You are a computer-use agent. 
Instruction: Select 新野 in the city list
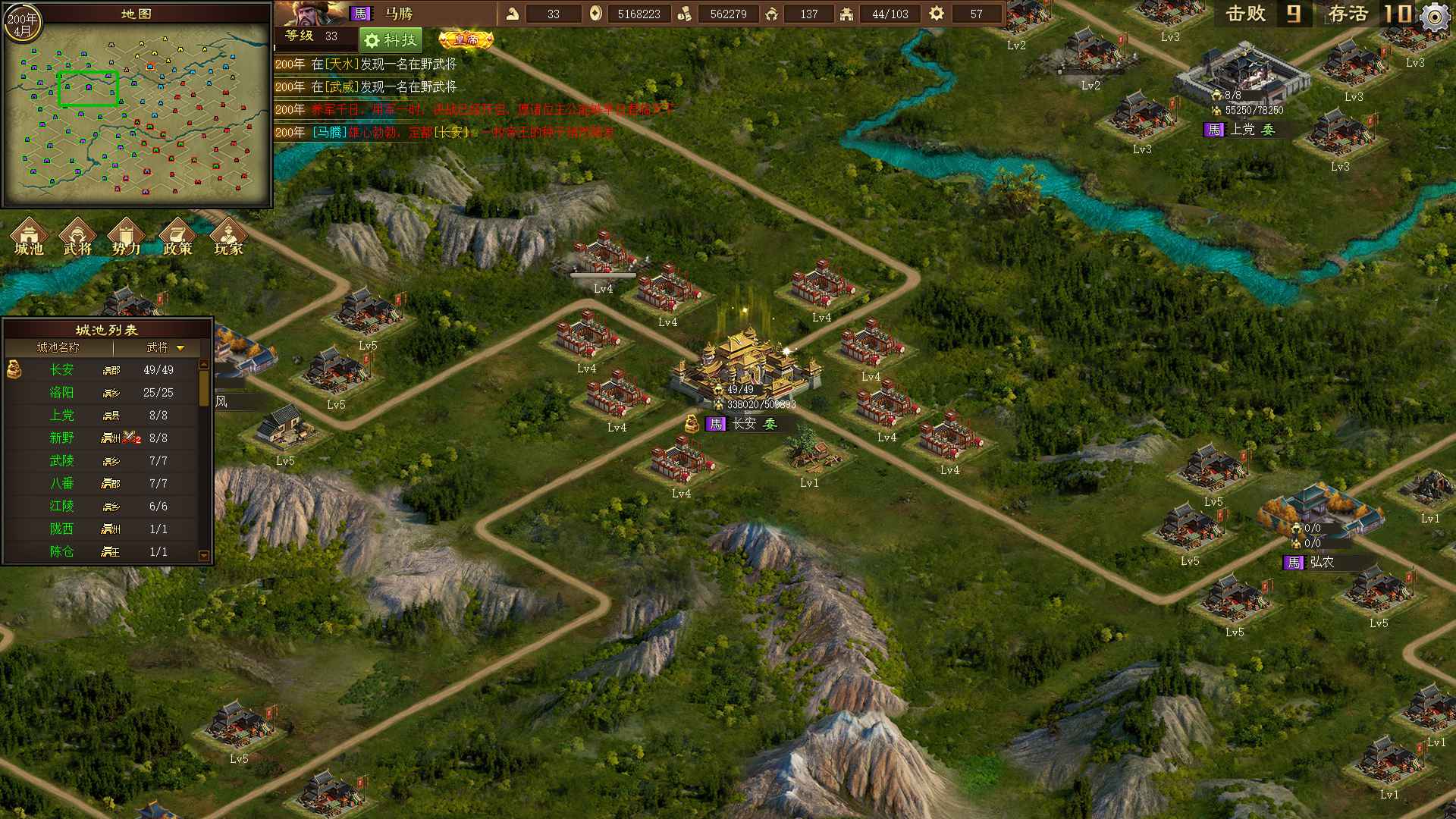click(62, 438)
